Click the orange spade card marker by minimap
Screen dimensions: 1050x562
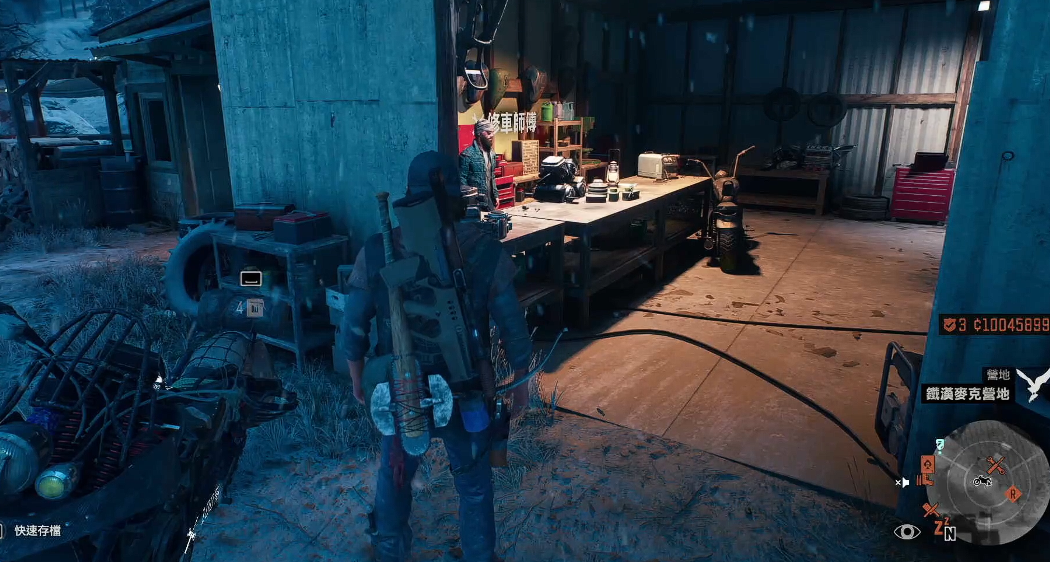pyautogui.click(x=928, y=465)
